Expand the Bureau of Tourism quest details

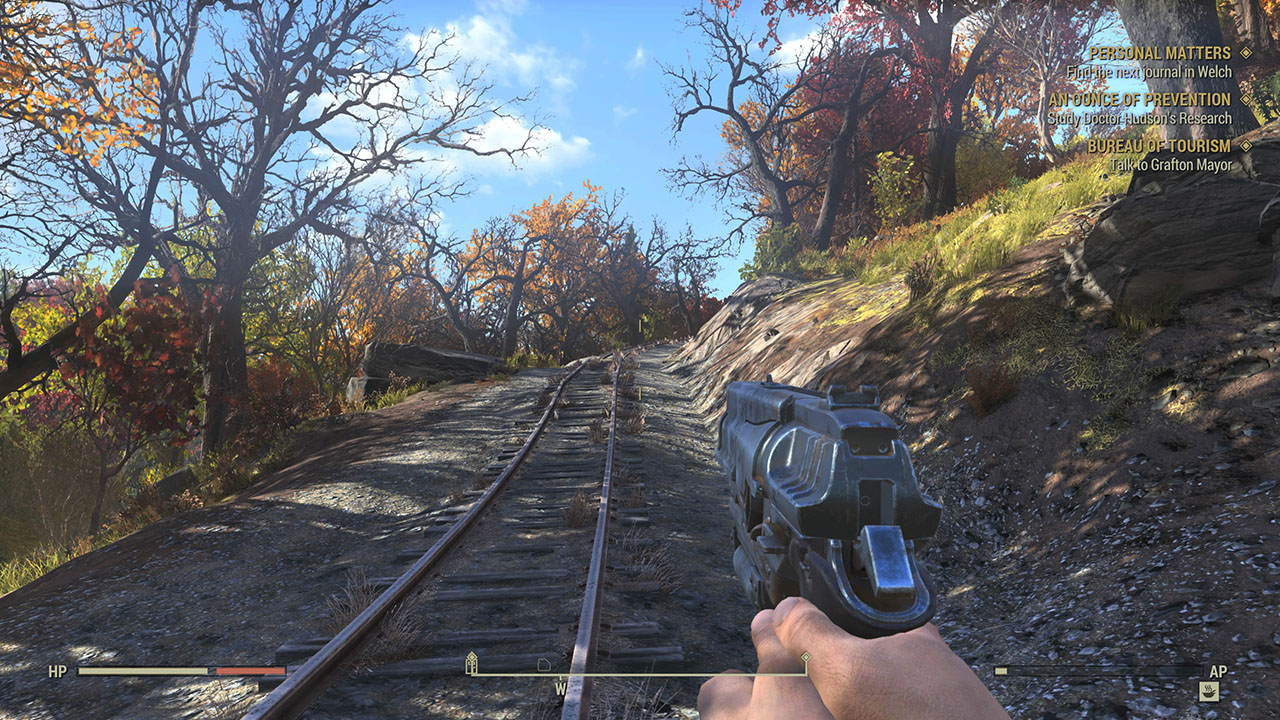(1159, 148)
